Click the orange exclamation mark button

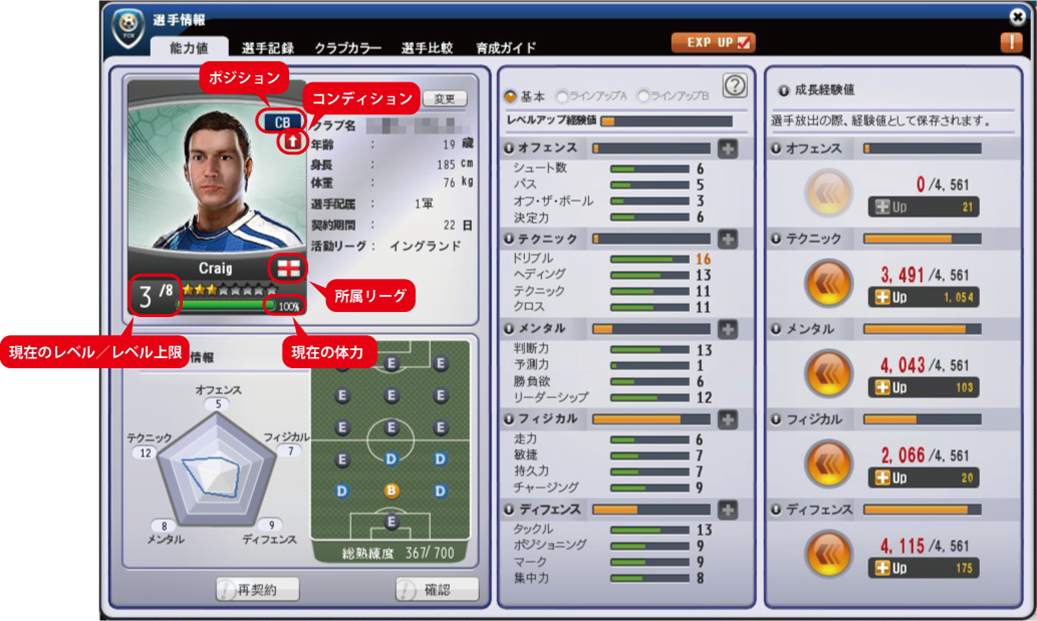[x=1011, y=43]
